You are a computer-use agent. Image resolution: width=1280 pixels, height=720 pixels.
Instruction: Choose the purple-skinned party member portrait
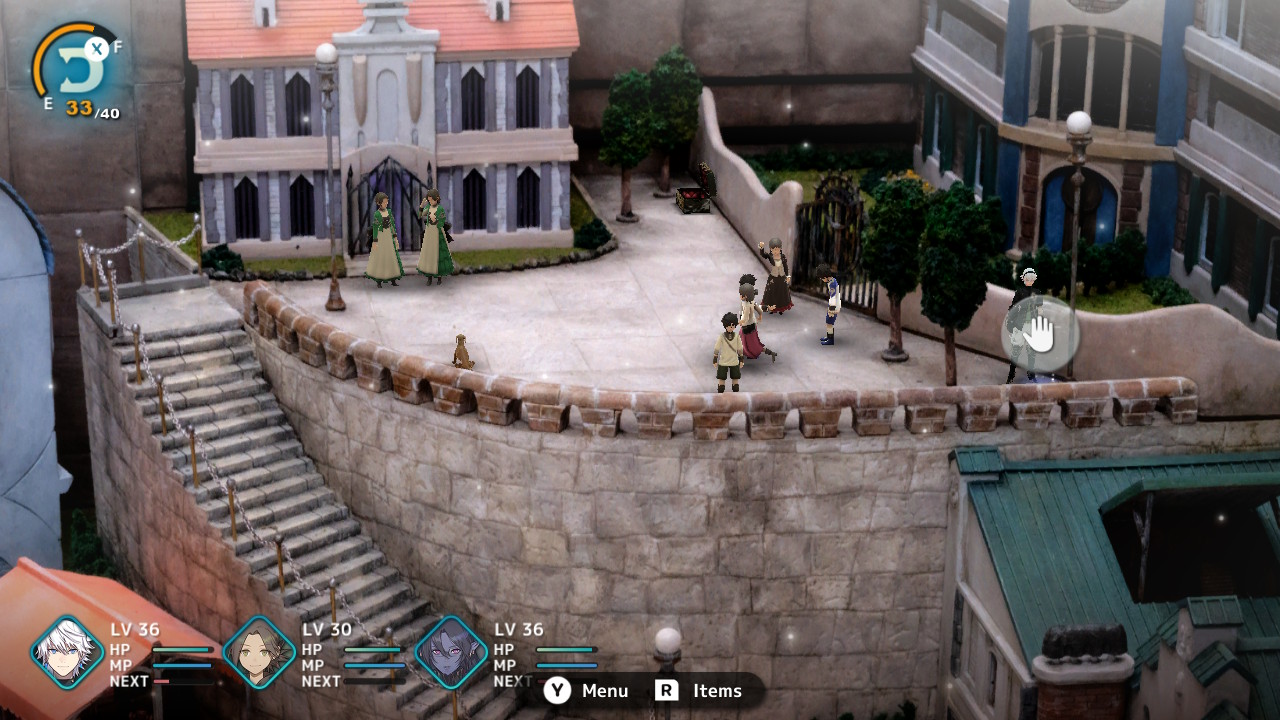coord(451,652)
